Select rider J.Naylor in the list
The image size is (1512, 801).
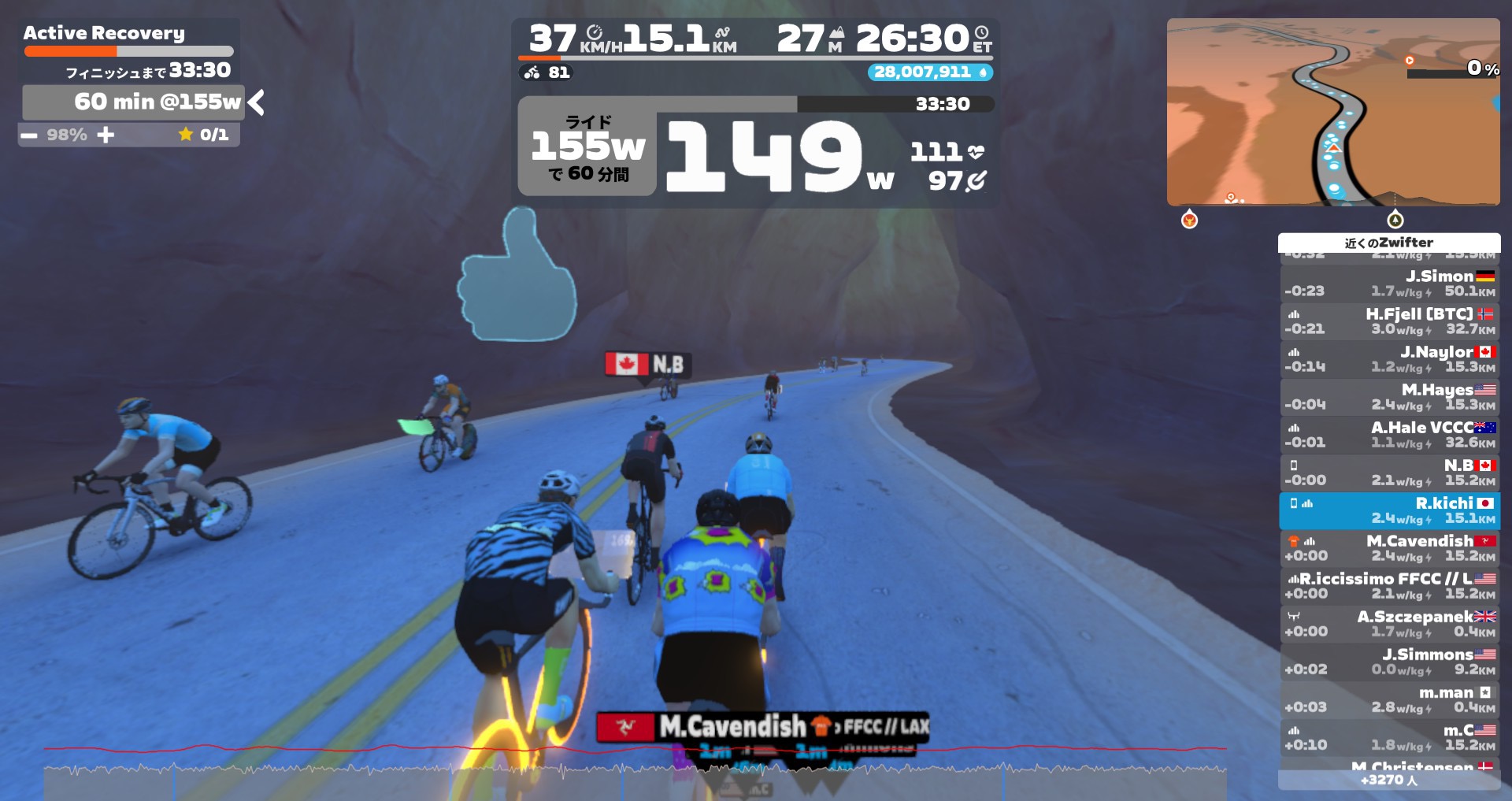pos(1389,359)
